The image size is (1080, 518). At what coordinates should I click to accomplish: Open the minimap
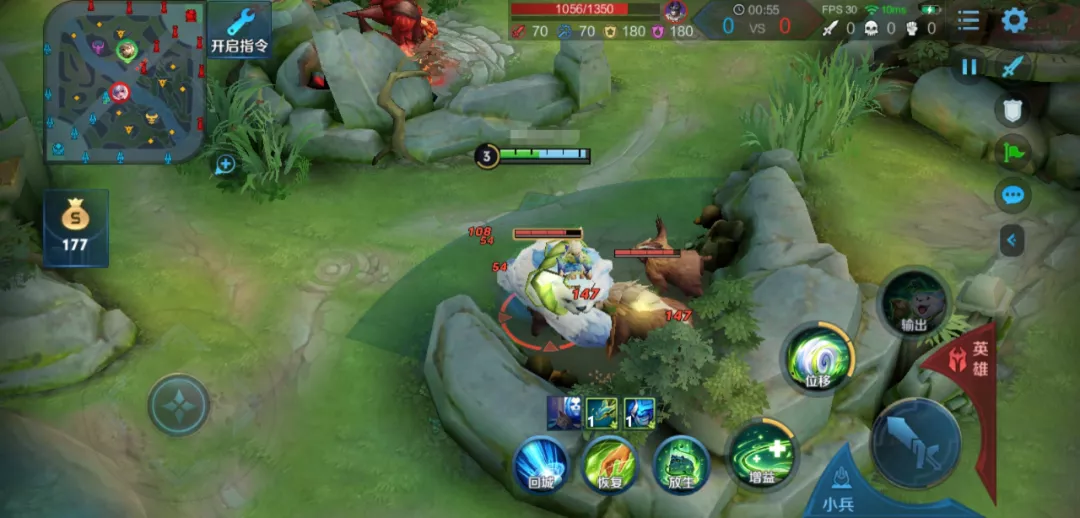pyautogui.click(x=125, y=83)
